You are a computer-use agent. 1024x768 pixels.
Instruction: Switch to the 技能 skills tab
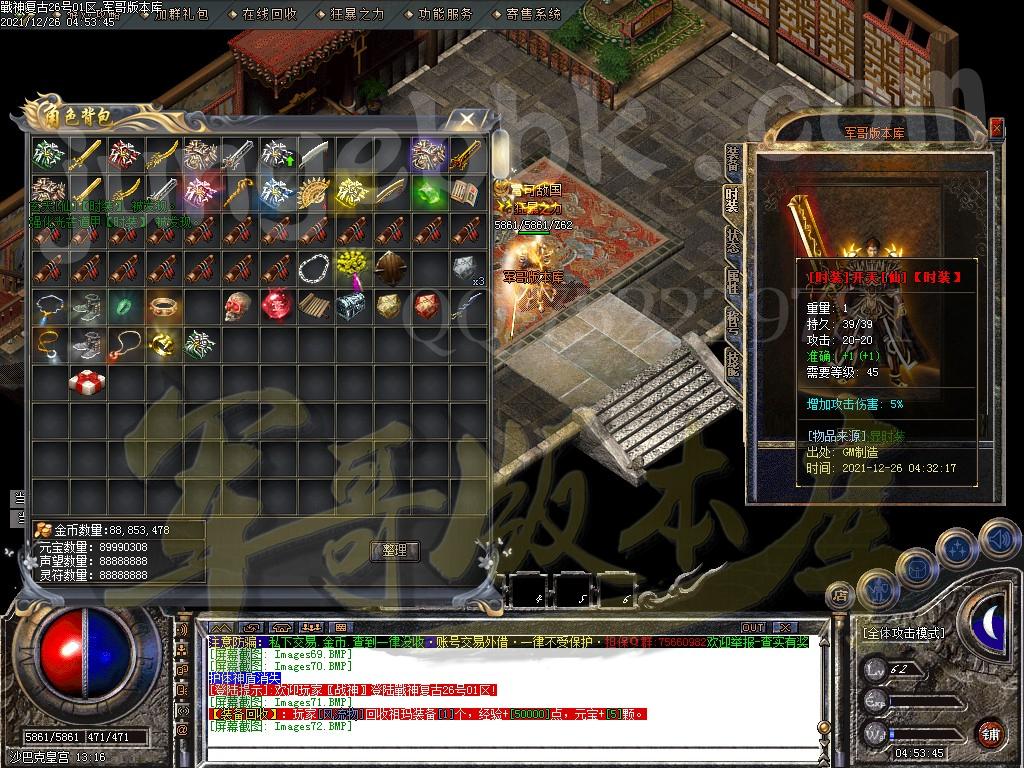733,363
